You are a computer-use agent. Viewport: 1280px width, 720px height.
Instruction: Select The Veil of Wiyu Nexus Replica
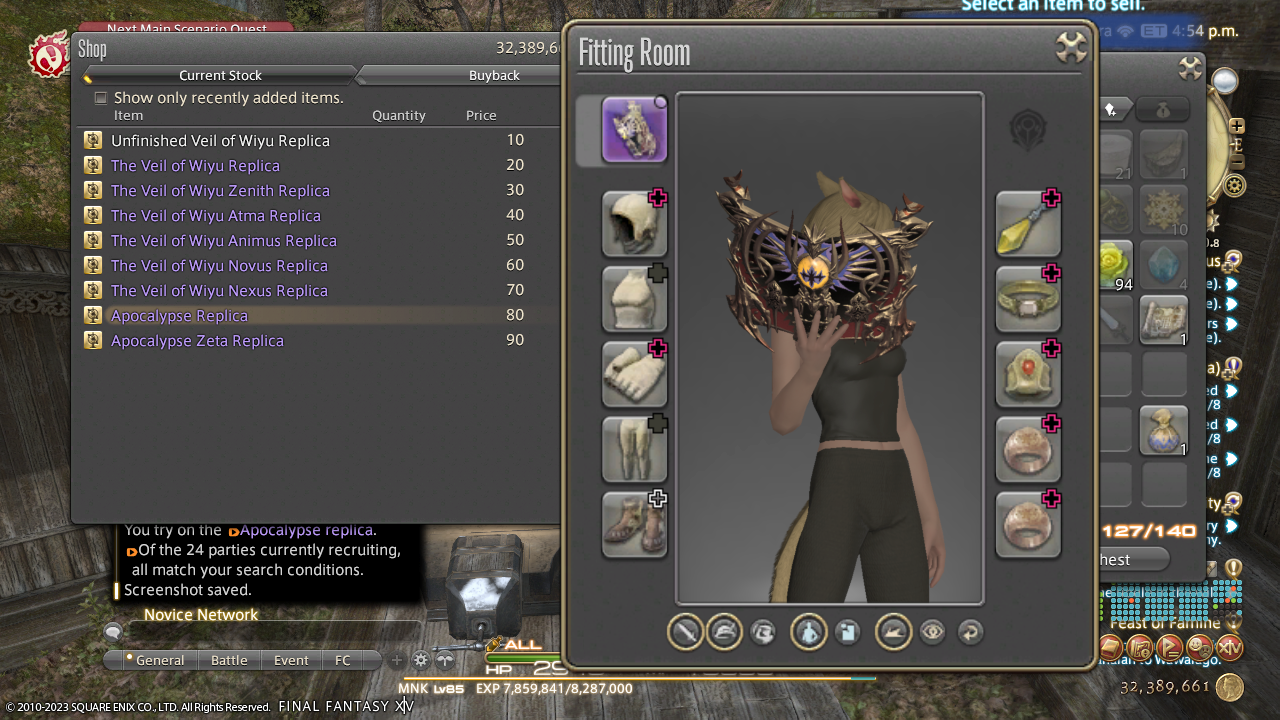(219, 291)
